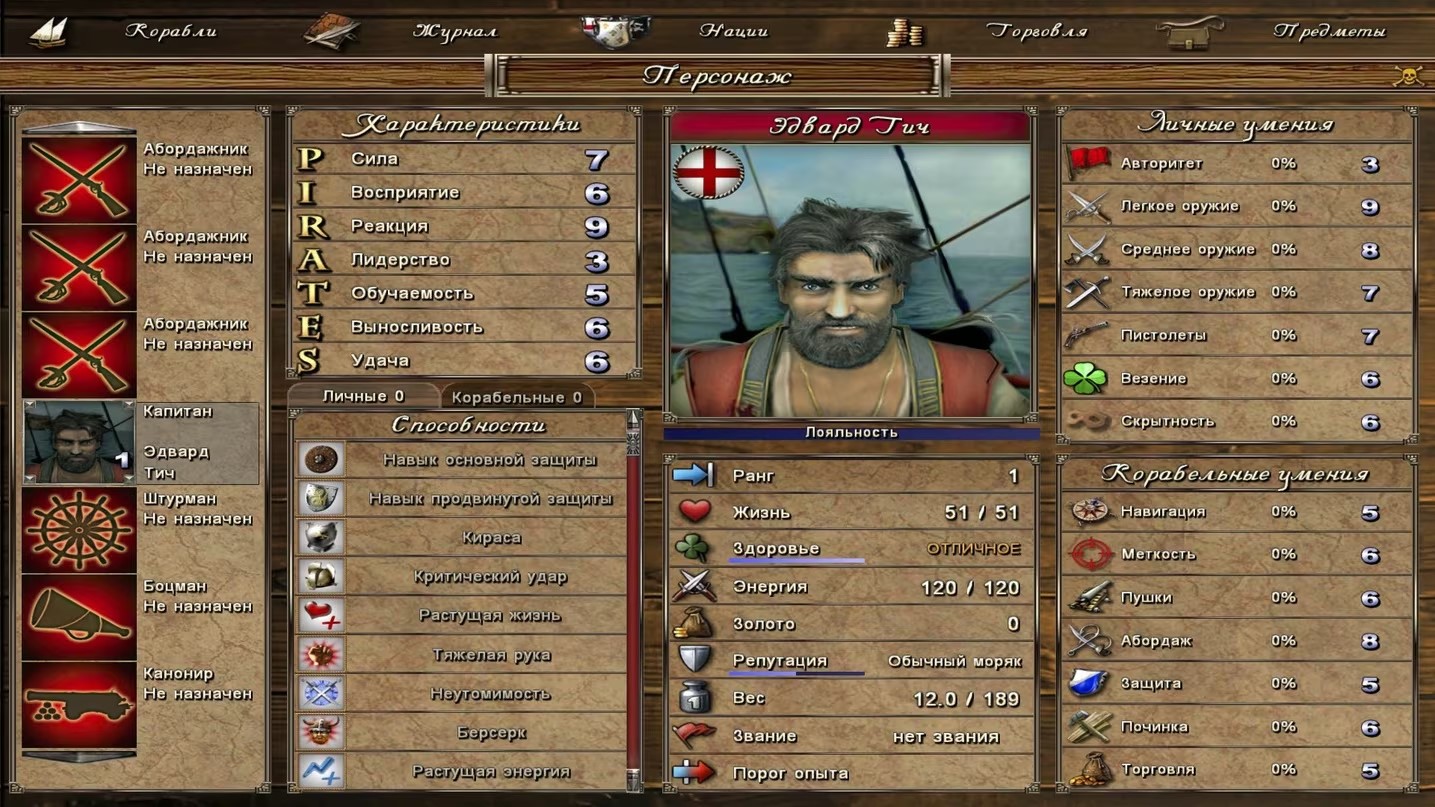Open the Предметы menu
Image resolution: width=1435 pixels, height=807 pixels.
[x=1329, y=31]
